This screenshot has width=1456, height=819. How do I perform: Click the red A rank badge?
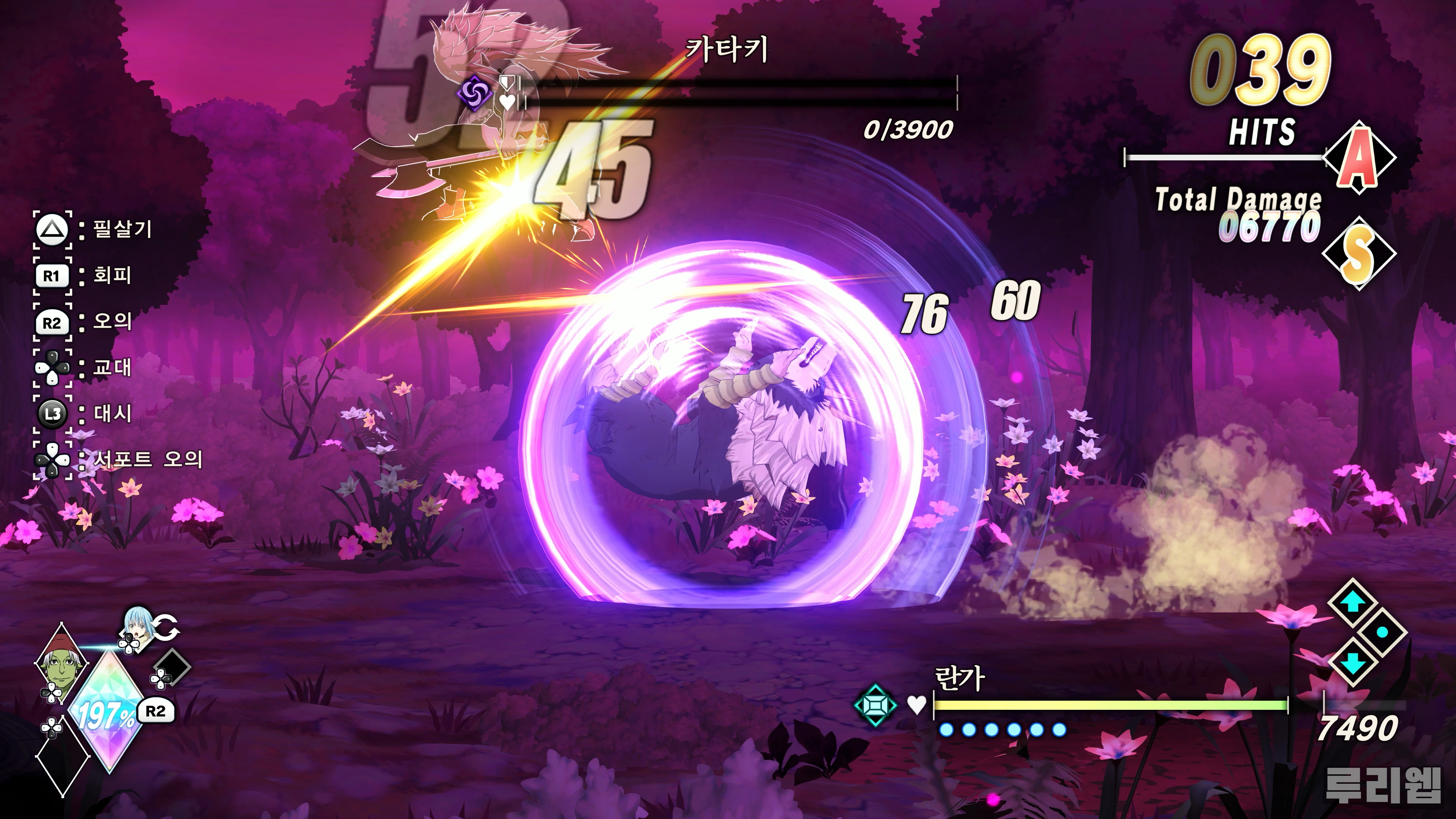pos(1359,158)
